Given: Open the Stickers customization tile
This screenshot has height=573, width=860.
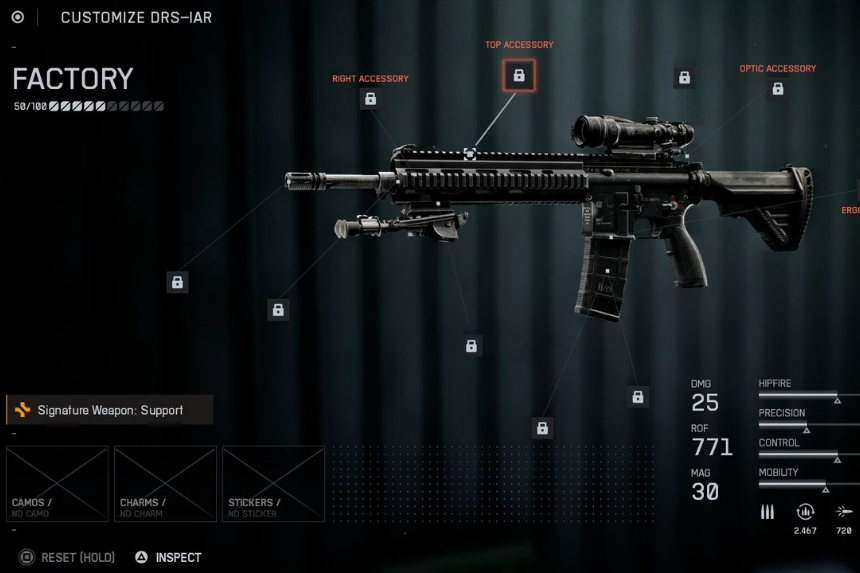Looking at the screenshot, I should (273, 484).
